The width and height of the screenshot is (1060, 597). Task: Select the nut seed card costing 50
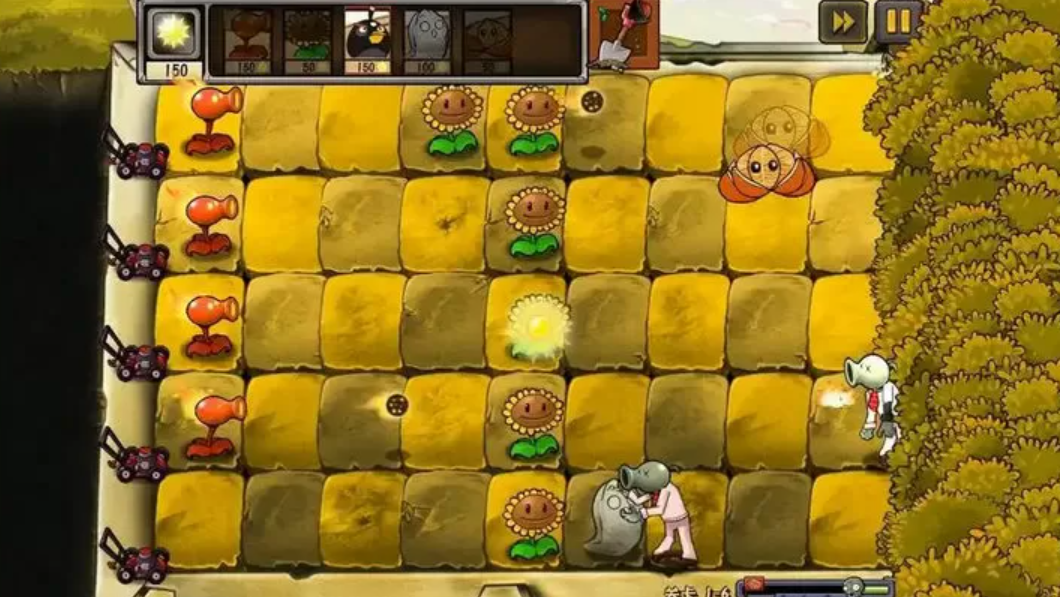487,42
